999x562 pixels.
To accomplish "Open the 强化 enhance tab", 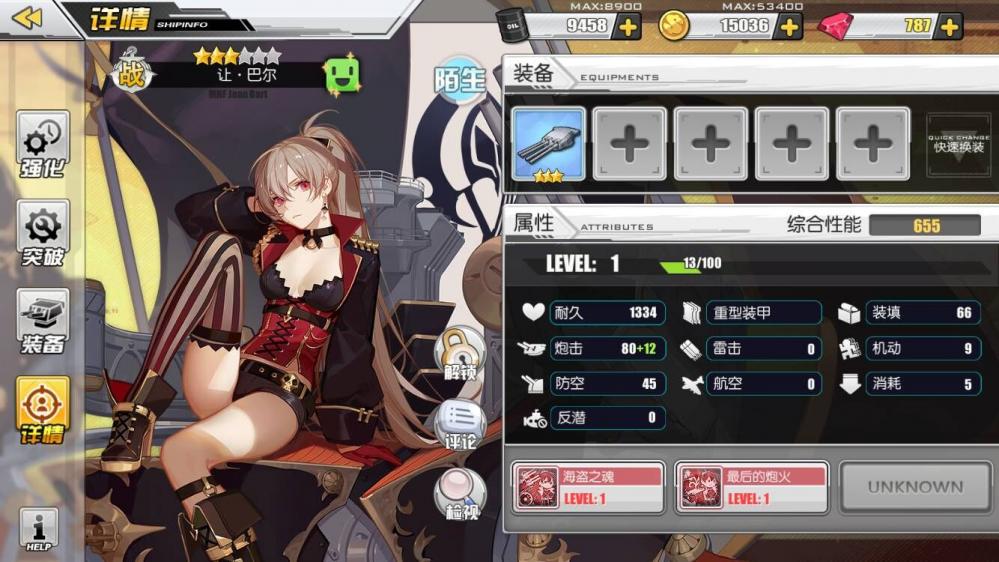I will tap(43, 146).
